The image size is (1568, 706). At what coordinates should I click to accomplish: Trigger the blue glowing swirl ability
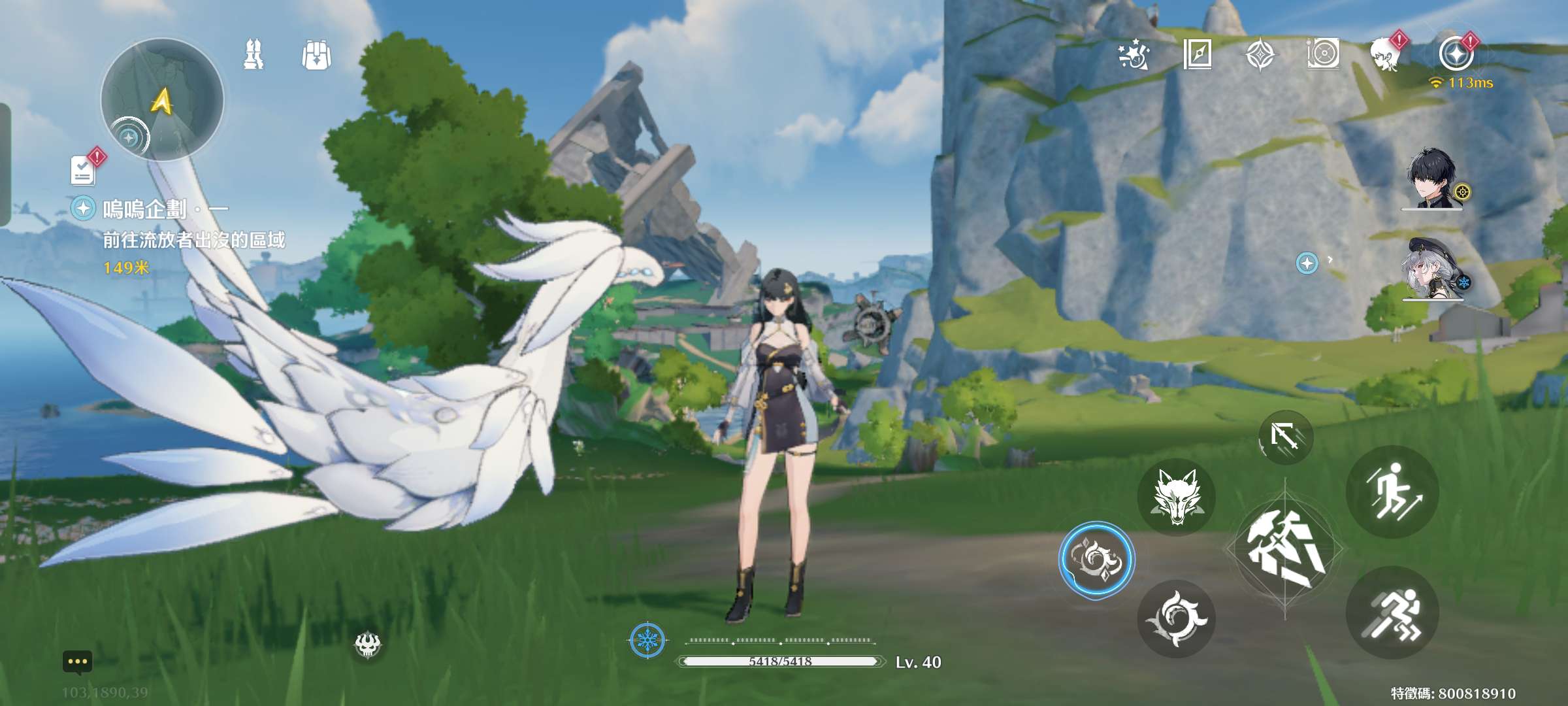(x=1096, y=560)
